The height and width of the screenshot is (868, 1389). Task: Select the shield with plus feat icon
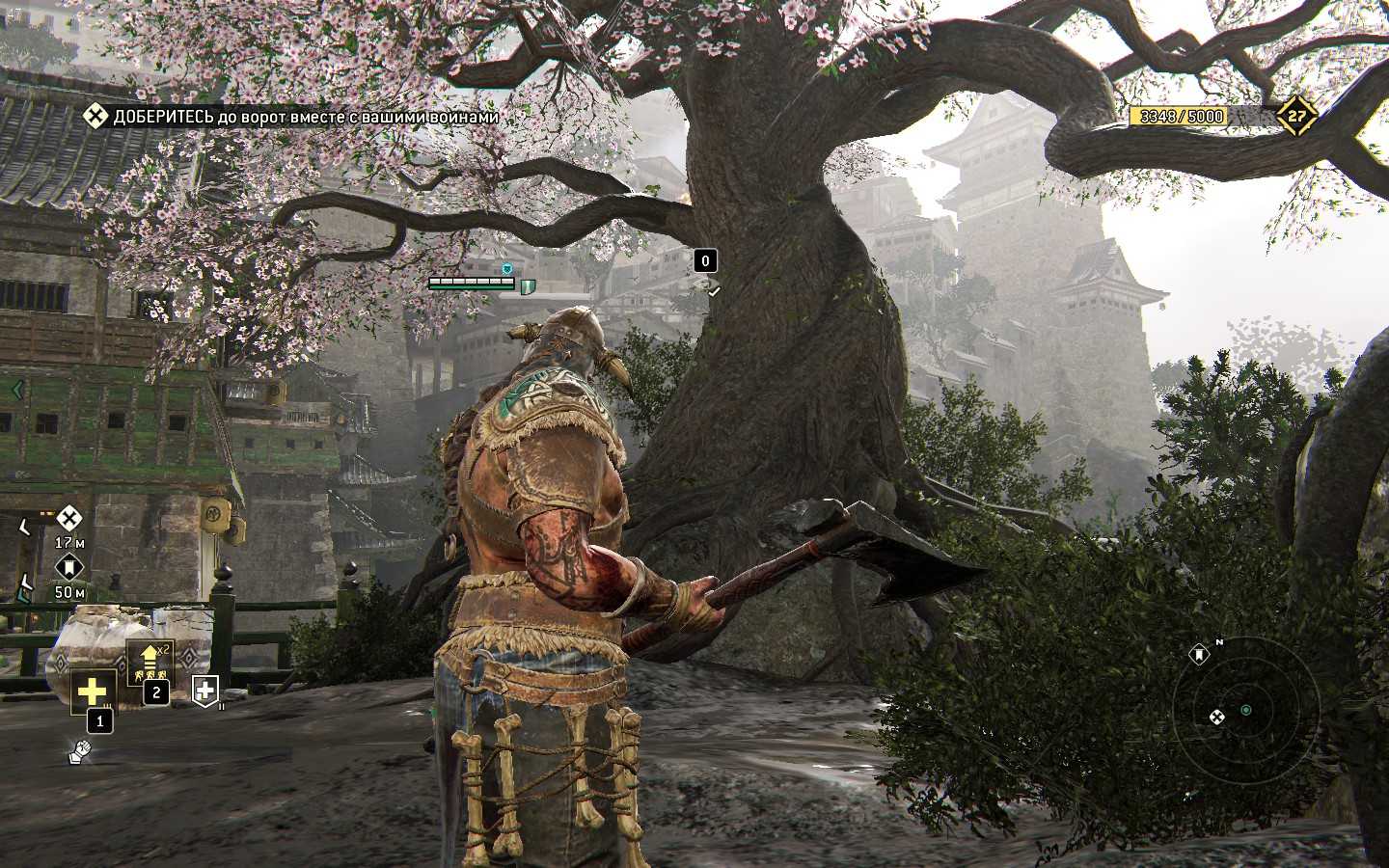coord(205,689)
